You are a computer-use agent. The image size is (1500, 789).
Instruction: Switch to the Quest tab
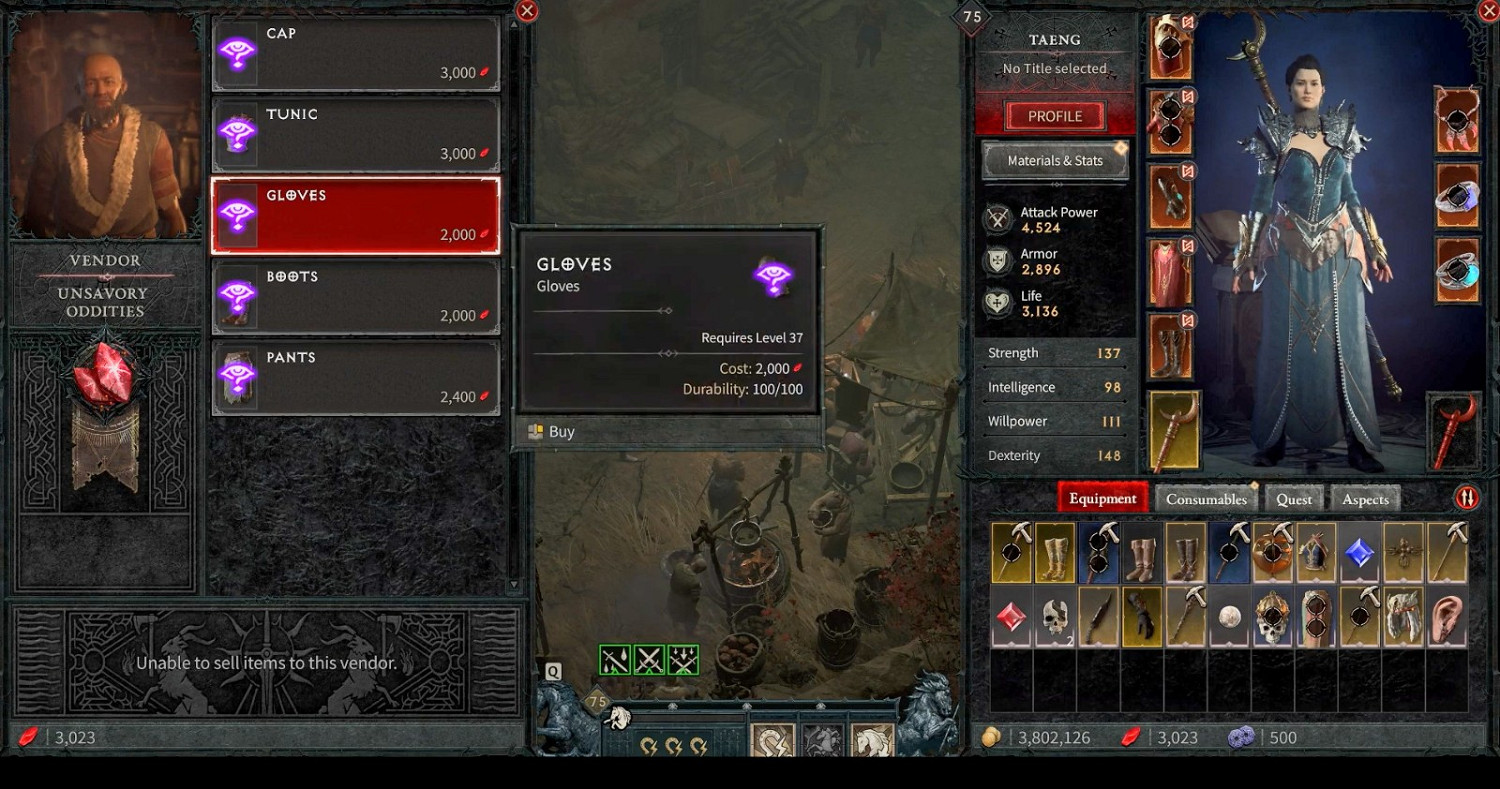pos(1294,497)
